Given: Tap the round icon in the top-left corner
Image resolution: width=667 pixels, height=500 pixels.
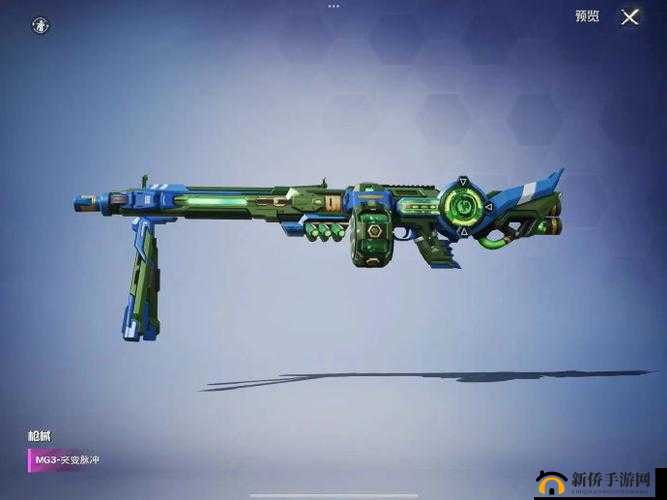Looking at the screenshot, I should point(40,23).
